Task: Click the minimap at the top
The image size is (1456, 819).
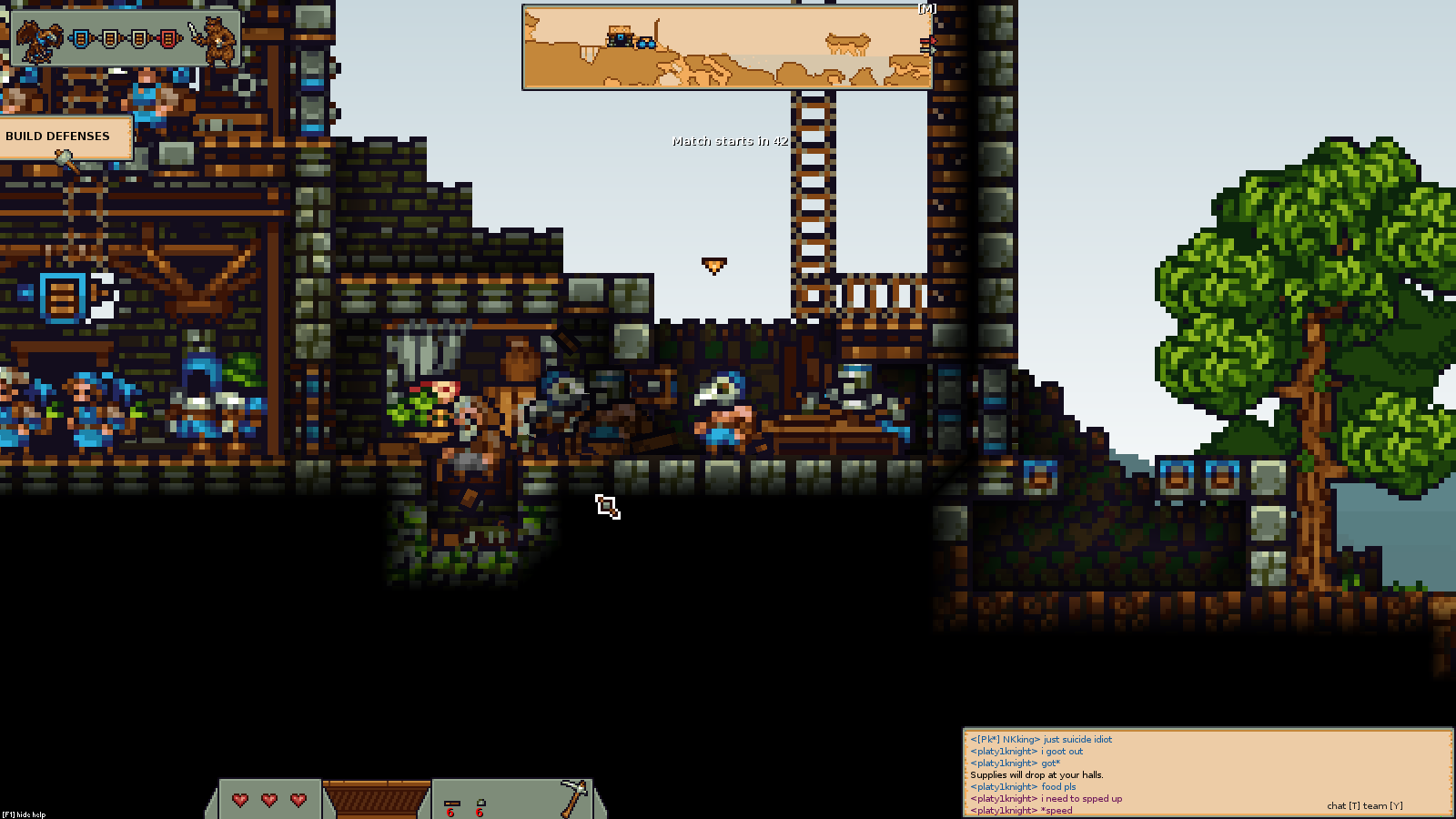Action: 727,47
